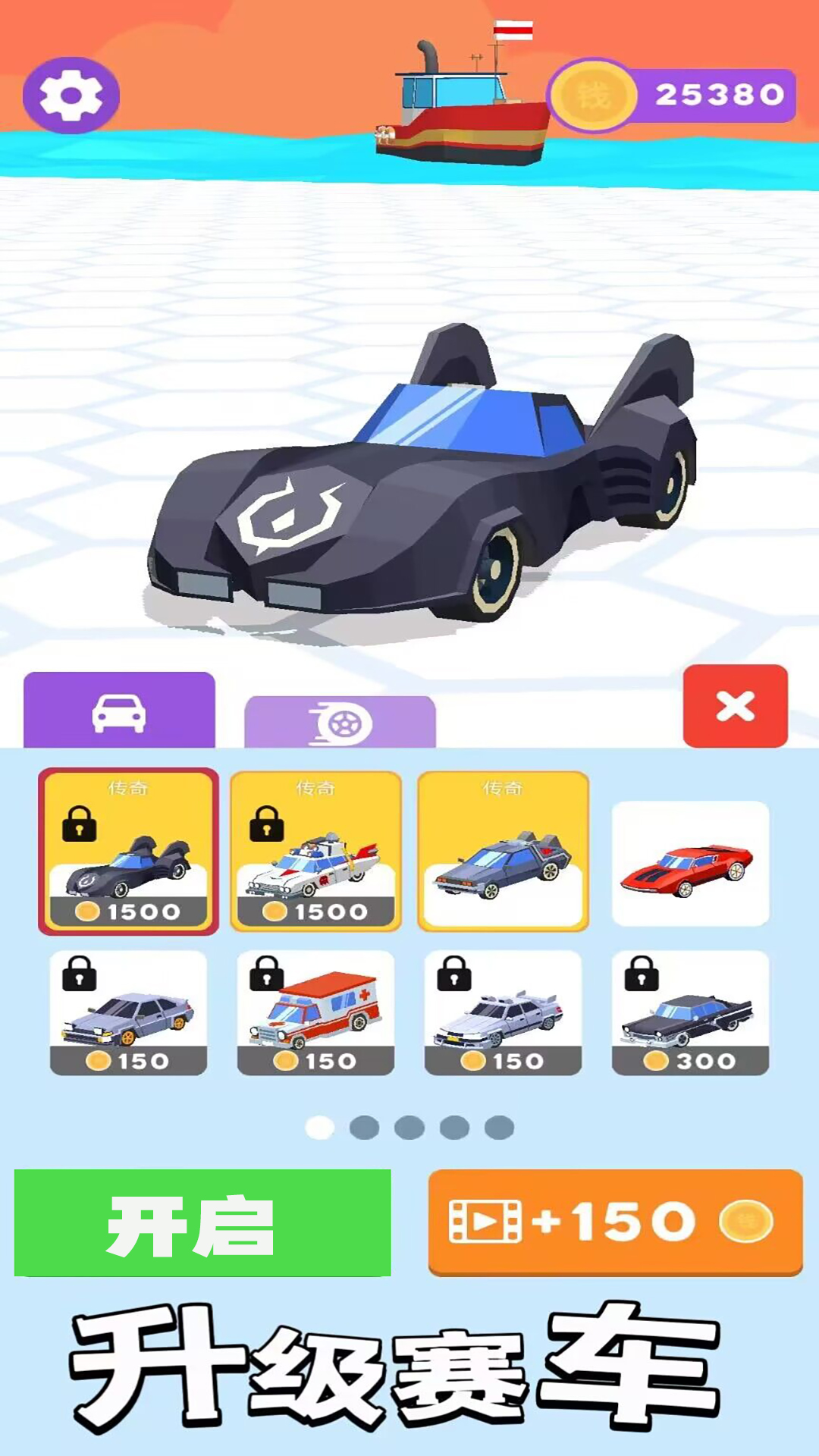Jump to the last page dot
Image resolution: width=819 pixels, height=1456 pixels.
[499, 1128]
